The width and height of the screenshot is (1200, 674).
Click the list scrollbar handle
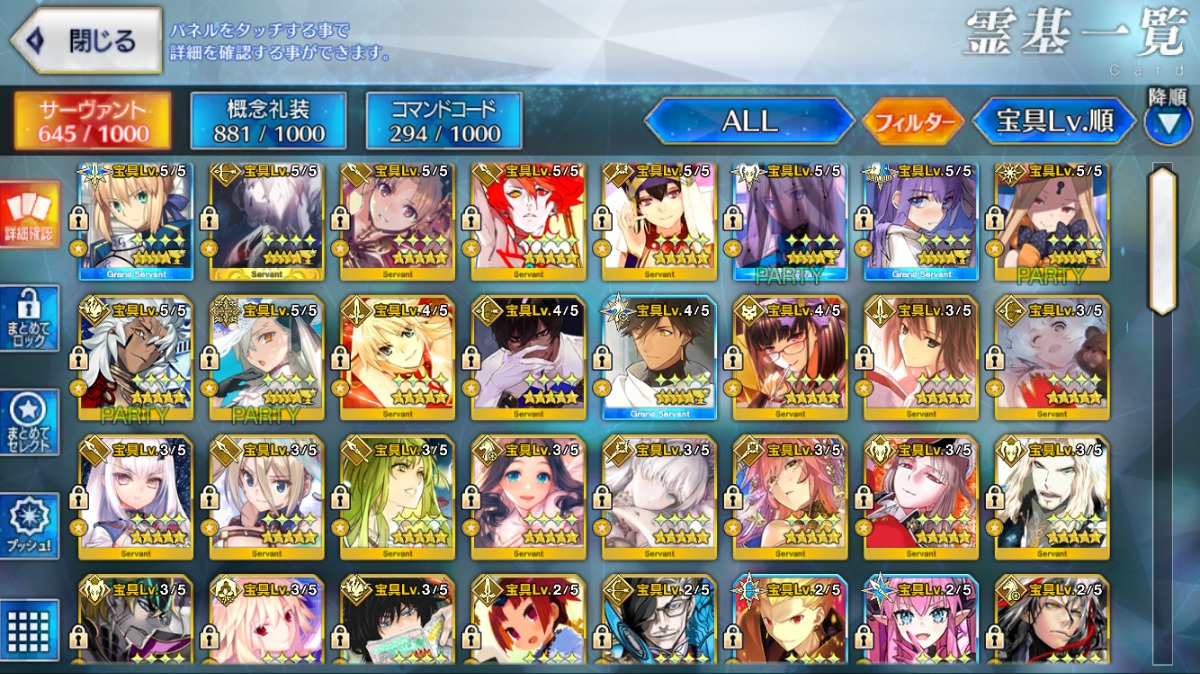coord(1163,240)
